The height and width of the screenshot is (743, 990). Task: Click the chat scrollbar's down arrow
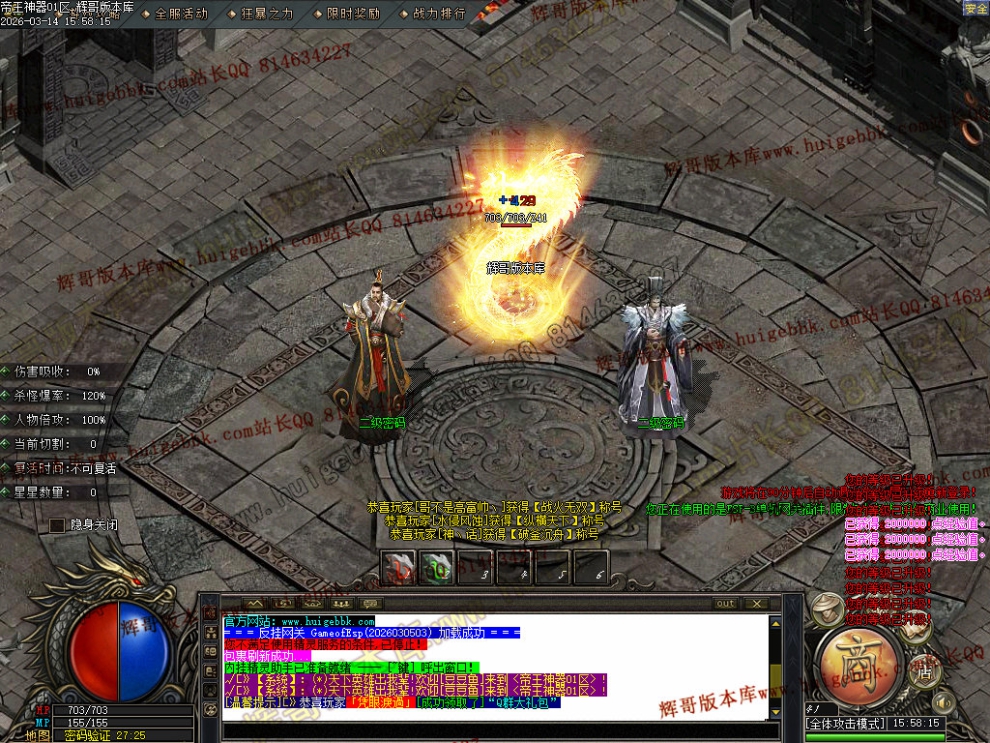pyautogui.click(x=773, y=712)
